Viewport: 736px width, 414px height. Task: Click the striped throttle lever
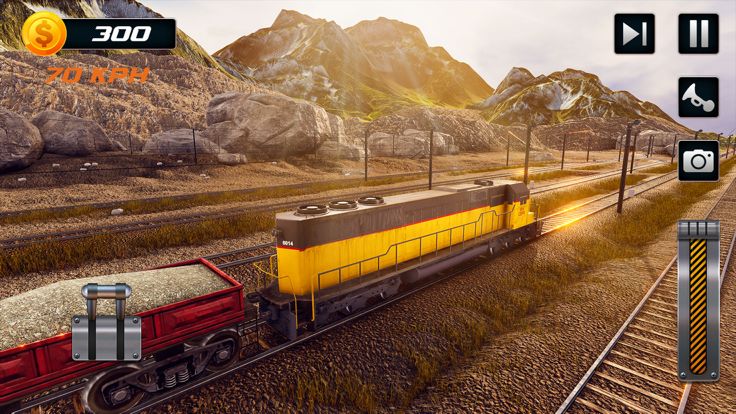[x=698, y=300]
